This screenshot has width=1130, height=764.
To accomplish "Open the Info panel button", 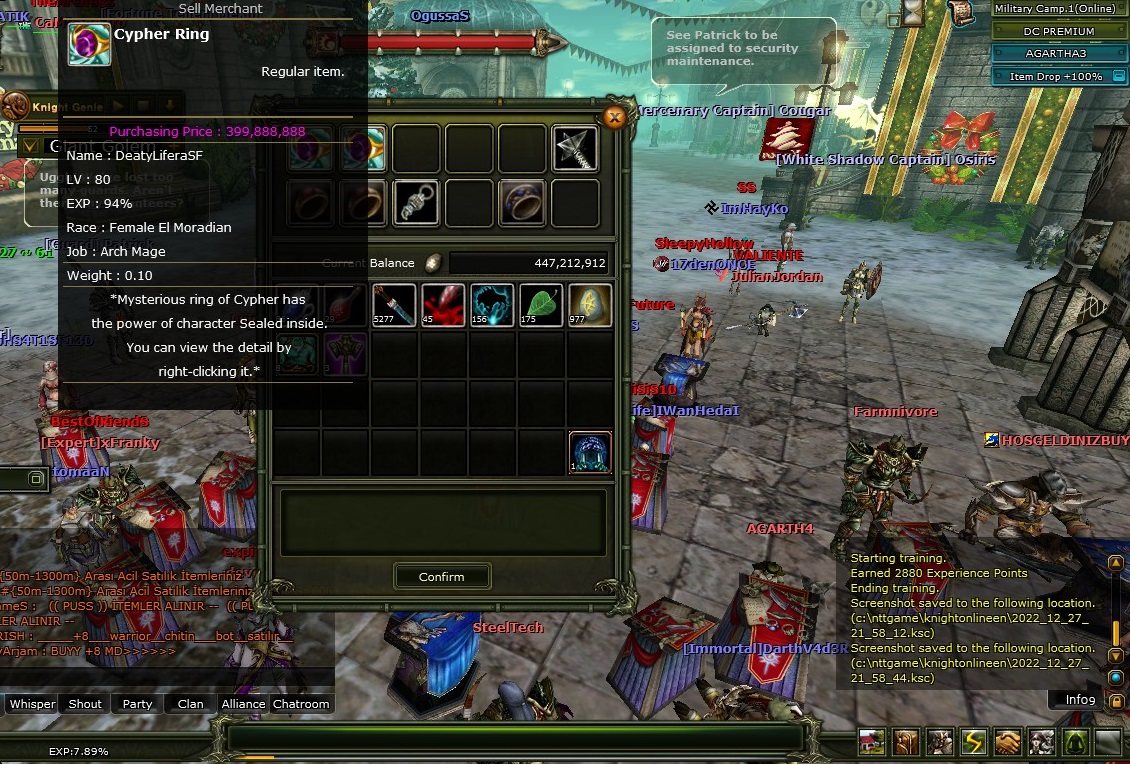I will pos(1079,700).
